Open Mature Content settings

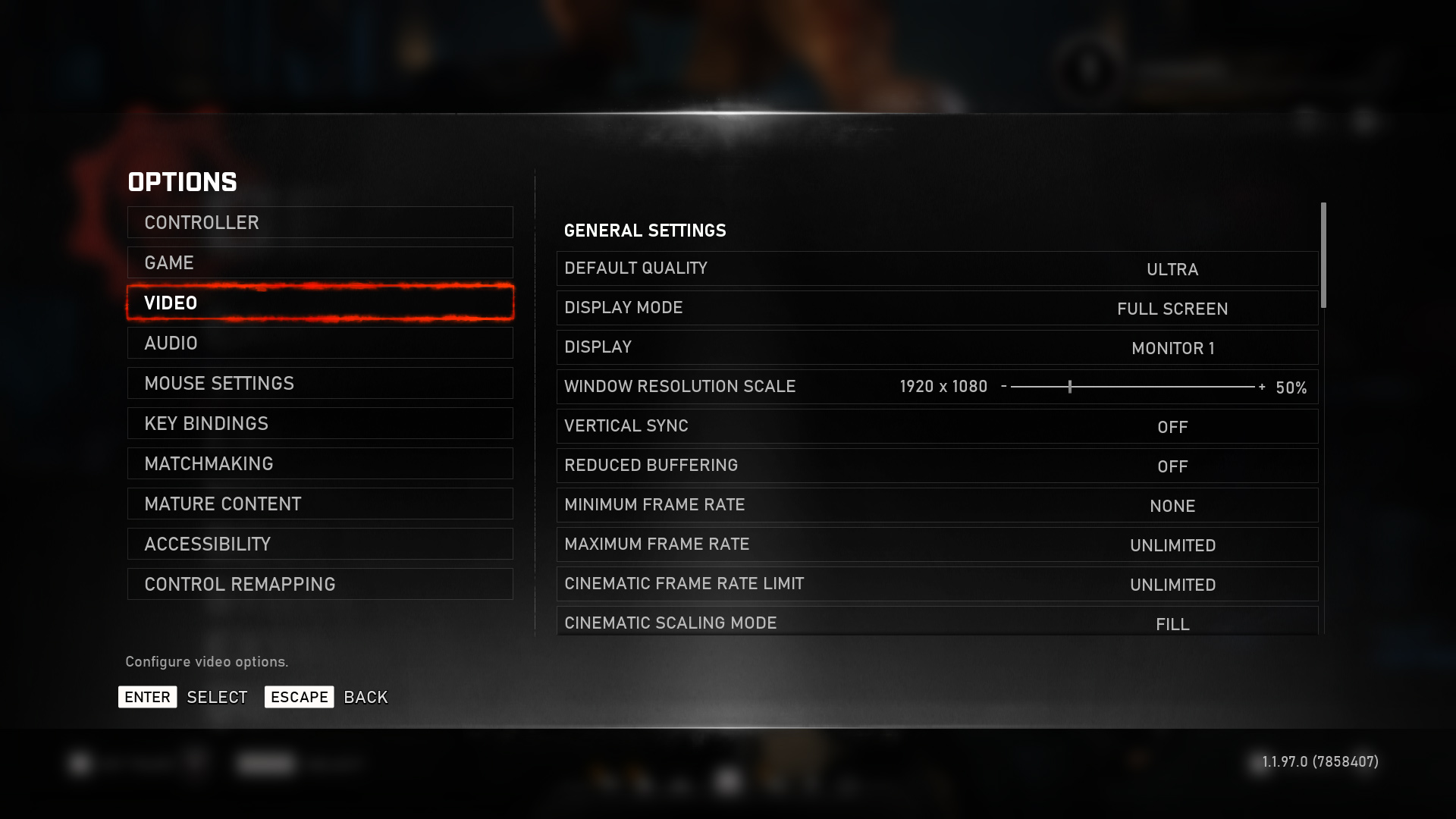click(320, 504)
